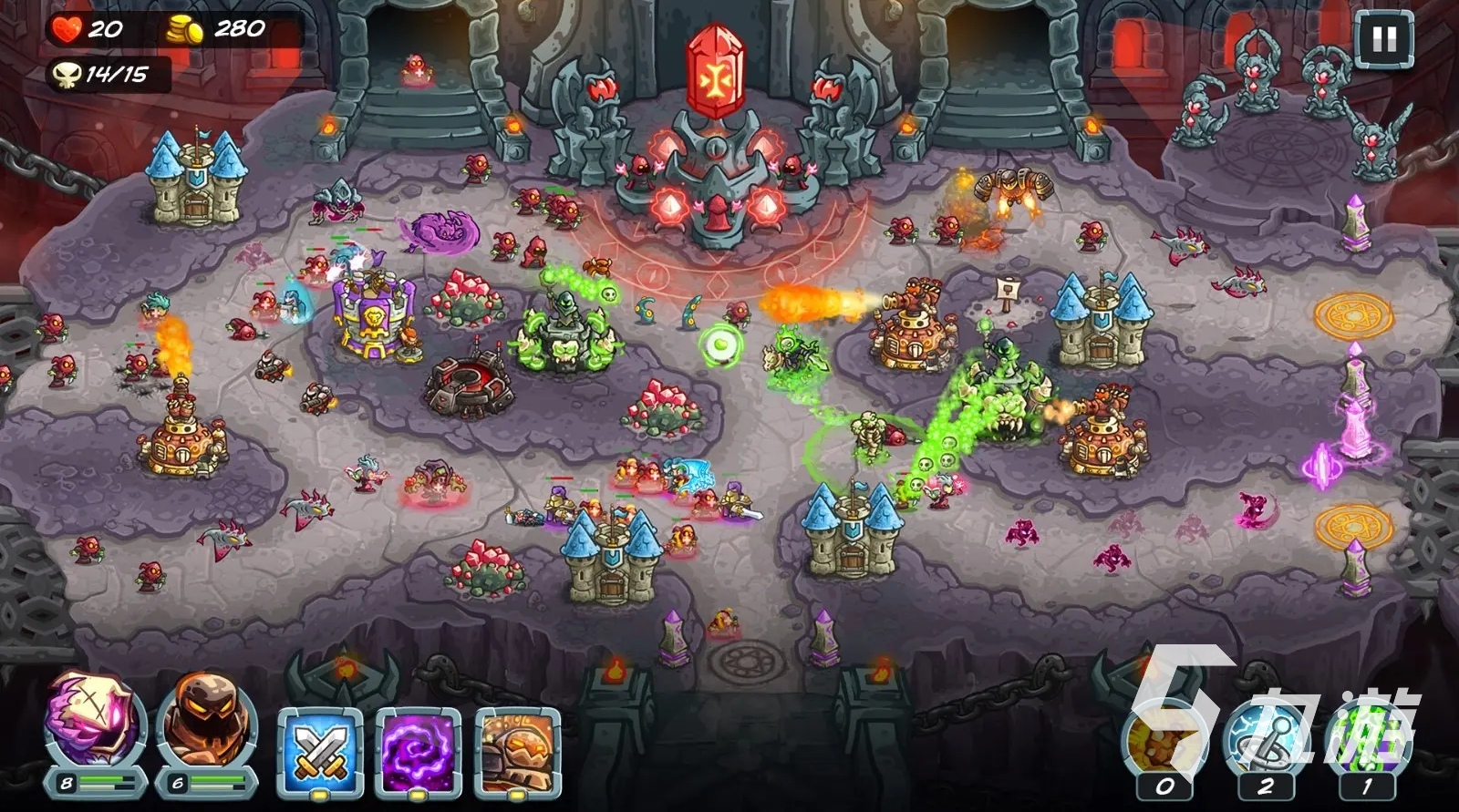Use the golden rocks item with 0 left
Screen dimensions: 1459x812
point(1164,743)
